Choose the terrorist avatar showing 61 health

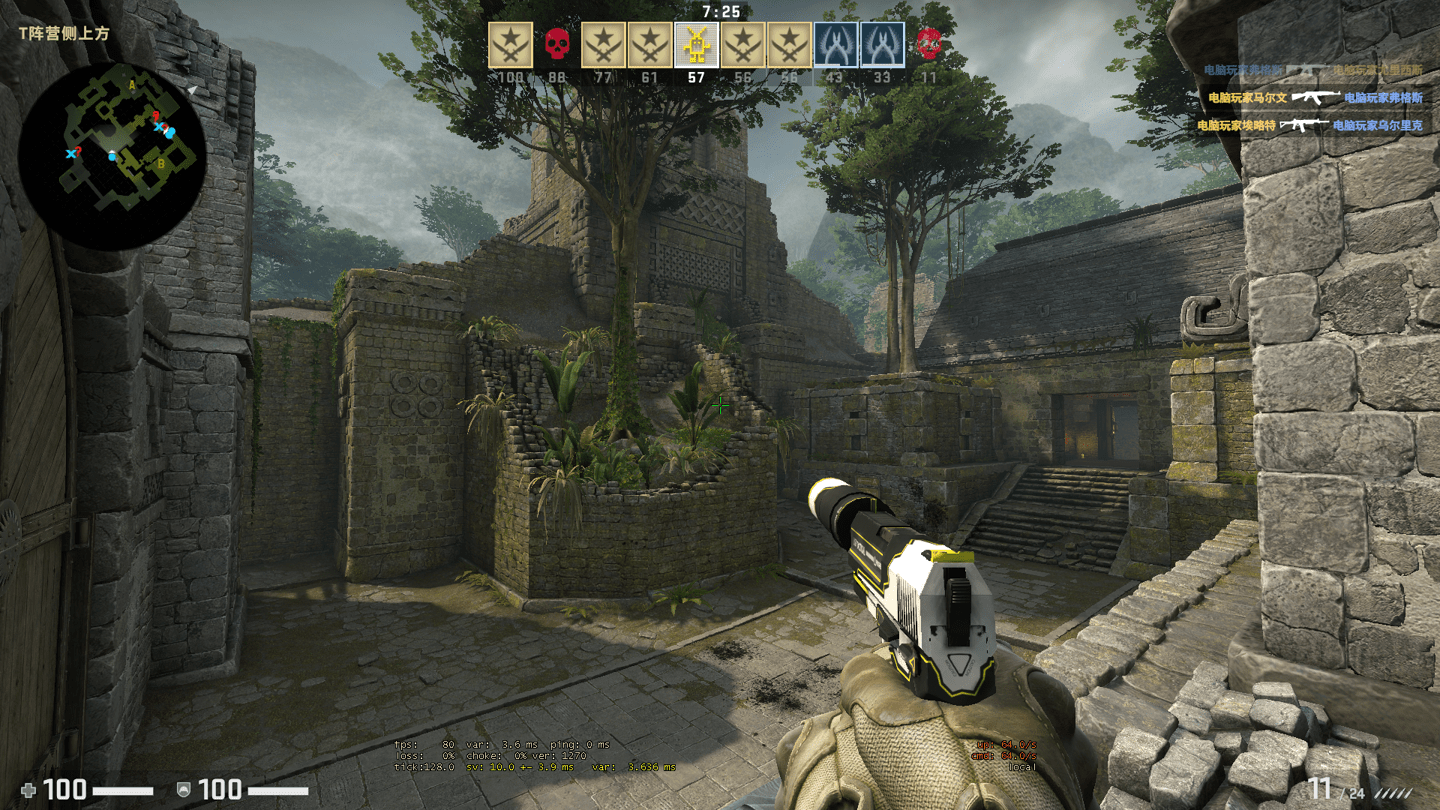click(650, 45)
